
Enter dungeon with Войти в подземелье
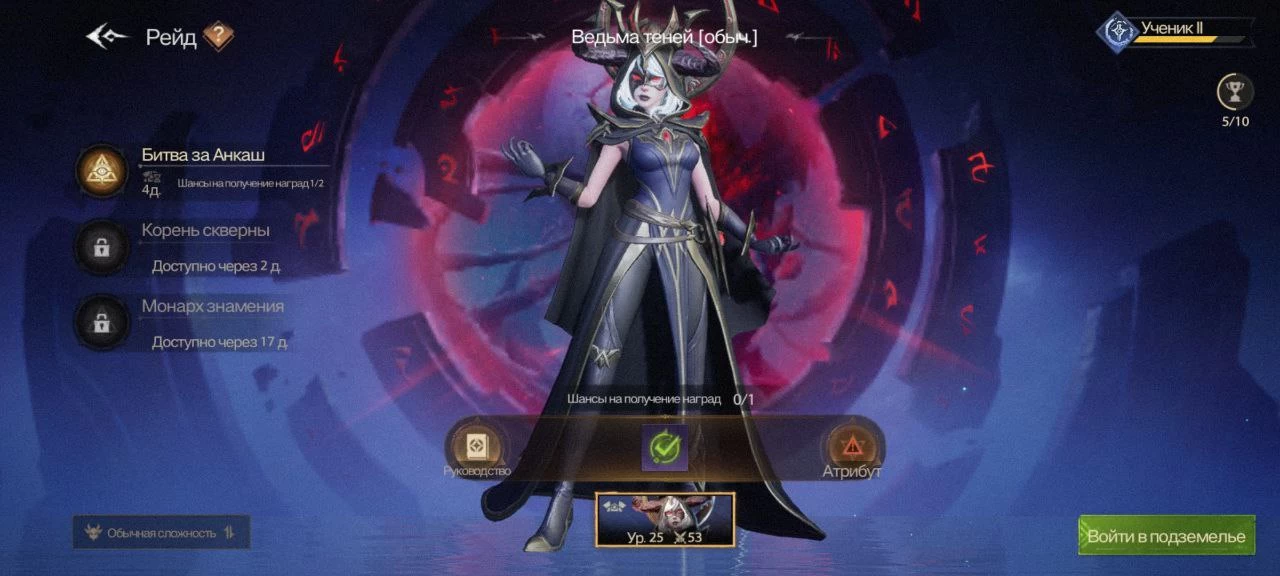point(1166,536)
